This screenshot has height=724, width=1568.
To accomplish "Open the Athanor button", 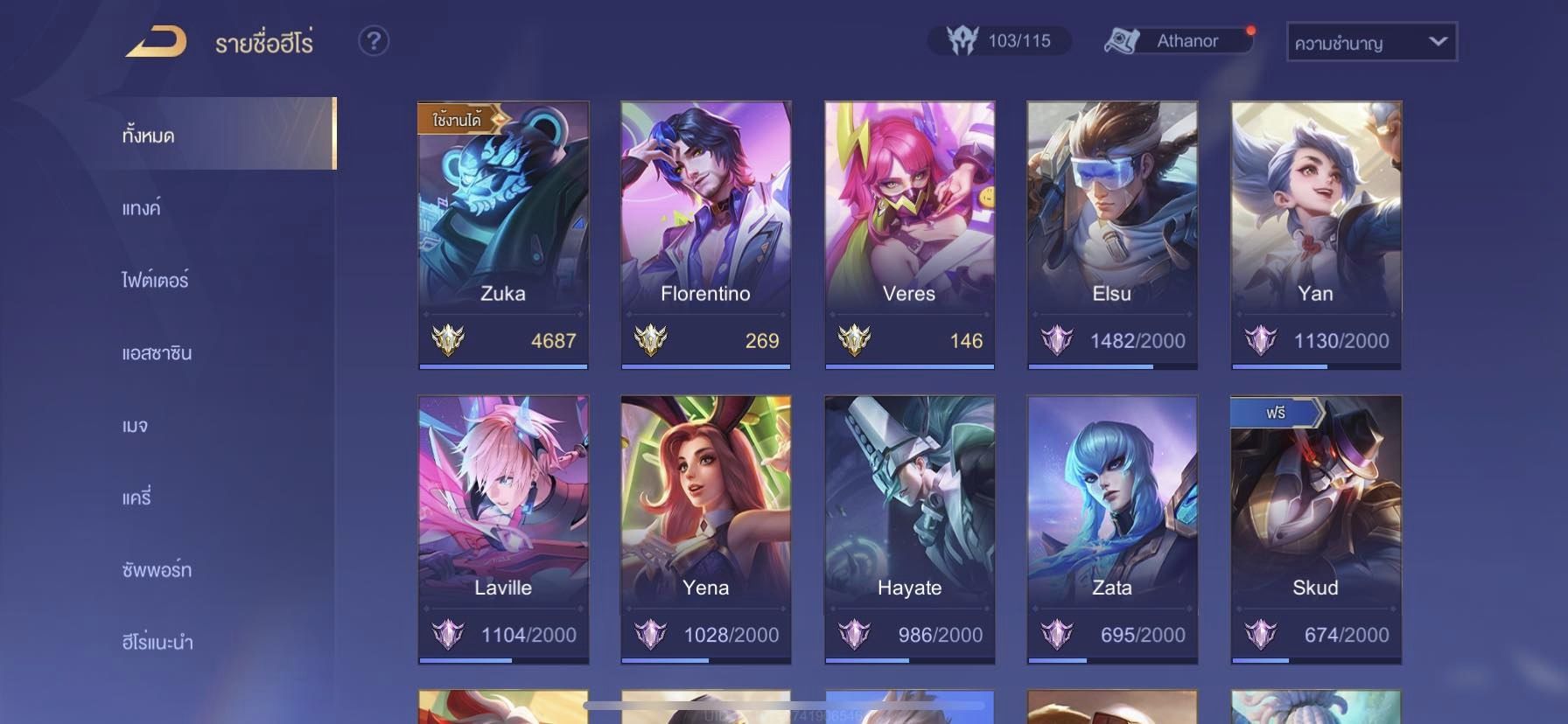I will click(x=1177, y=41).
